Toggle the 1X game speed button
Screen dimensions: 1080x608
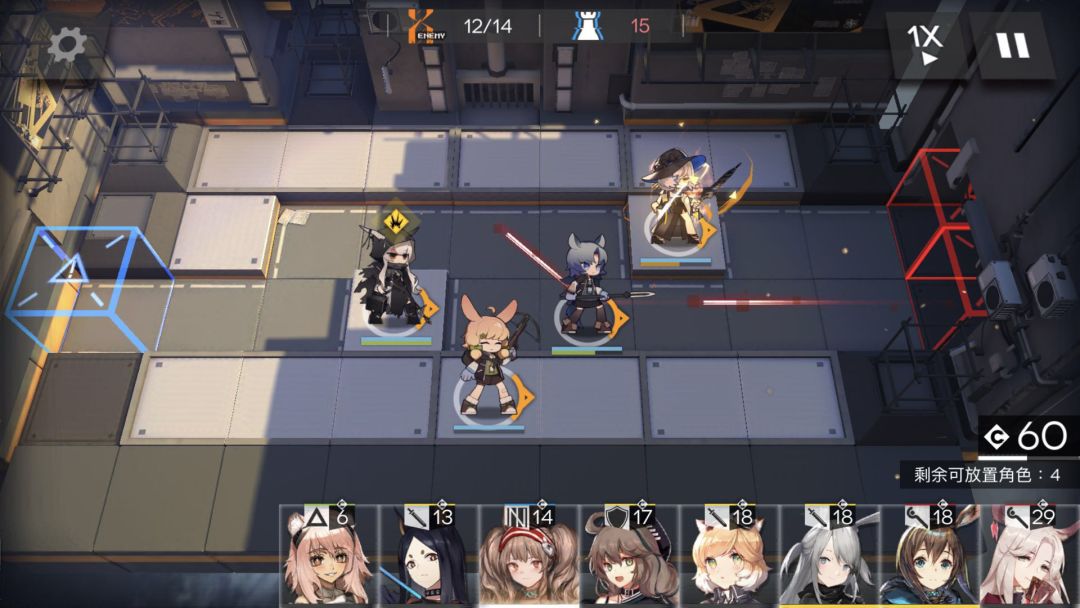[x=925, y=45]
